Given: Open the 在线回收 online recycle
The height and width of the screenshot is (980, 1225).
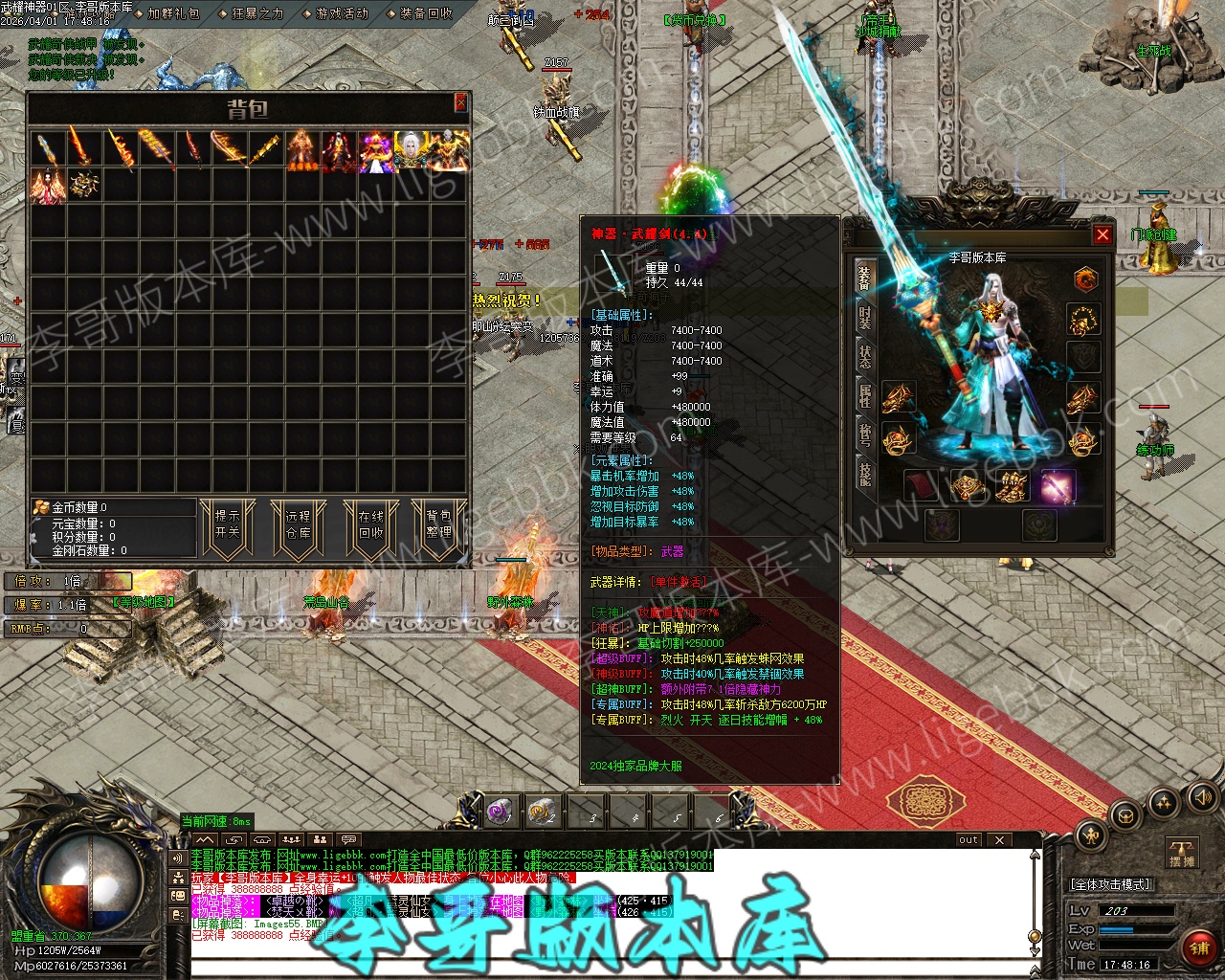Looking at the screenshot, I should [370, 524].
